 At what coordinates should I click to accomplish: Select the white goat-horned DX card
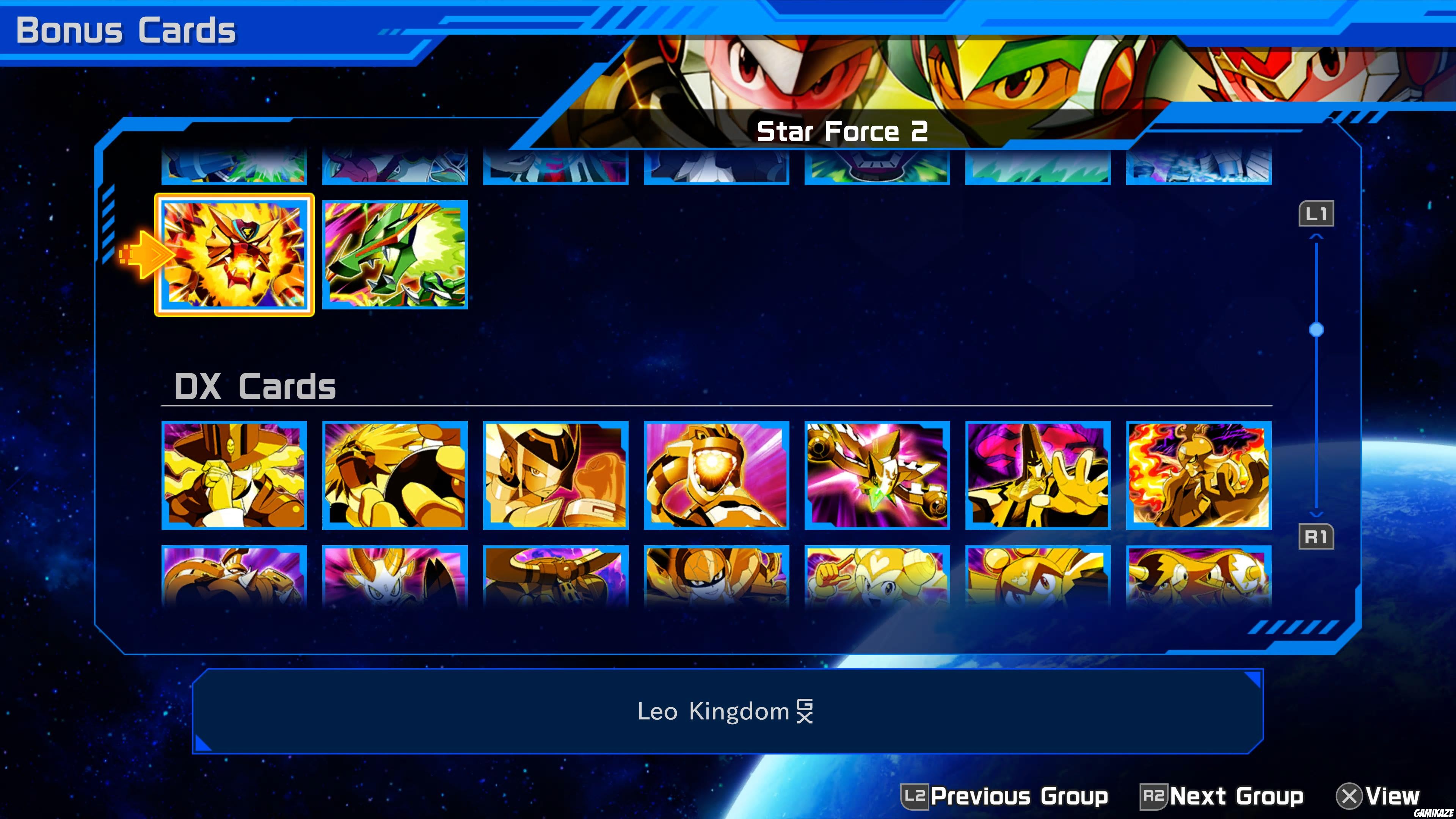coord(394,576)
